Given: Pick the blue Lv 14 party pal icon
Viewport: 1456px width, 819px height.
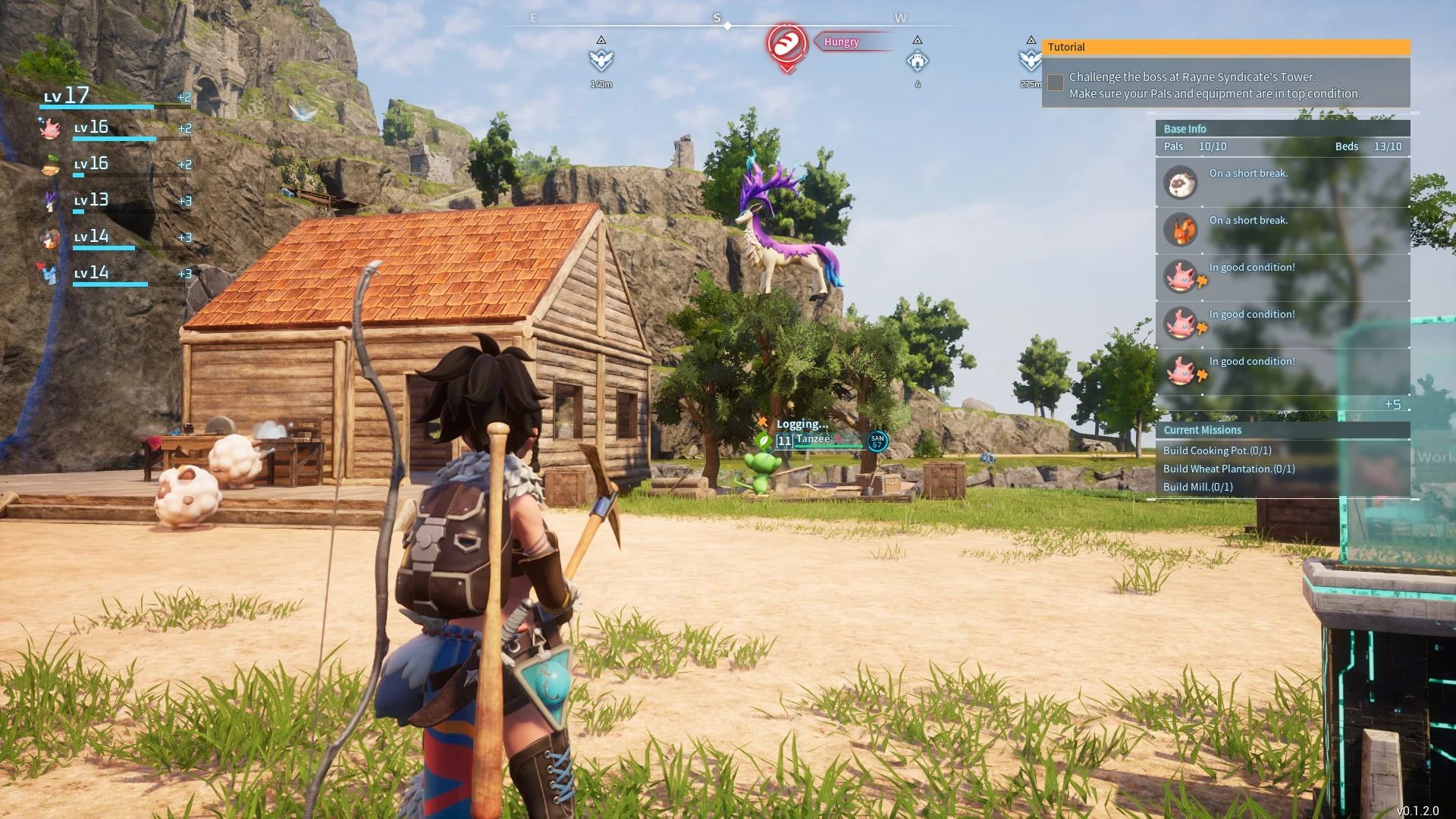Looking at the screenshot, I should pyautogui.click(x=50, y=273).
